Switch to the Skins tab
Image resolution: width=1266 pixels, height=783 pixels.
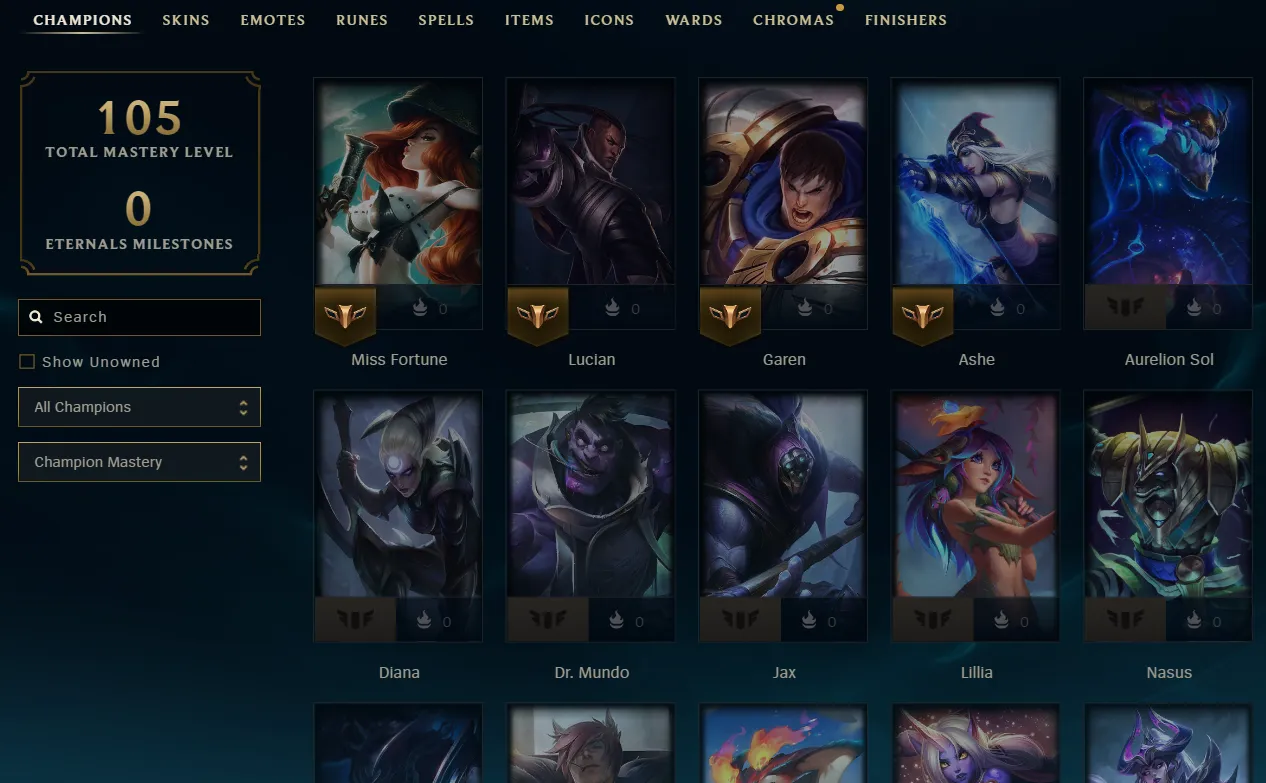click(x=186, y=20)
